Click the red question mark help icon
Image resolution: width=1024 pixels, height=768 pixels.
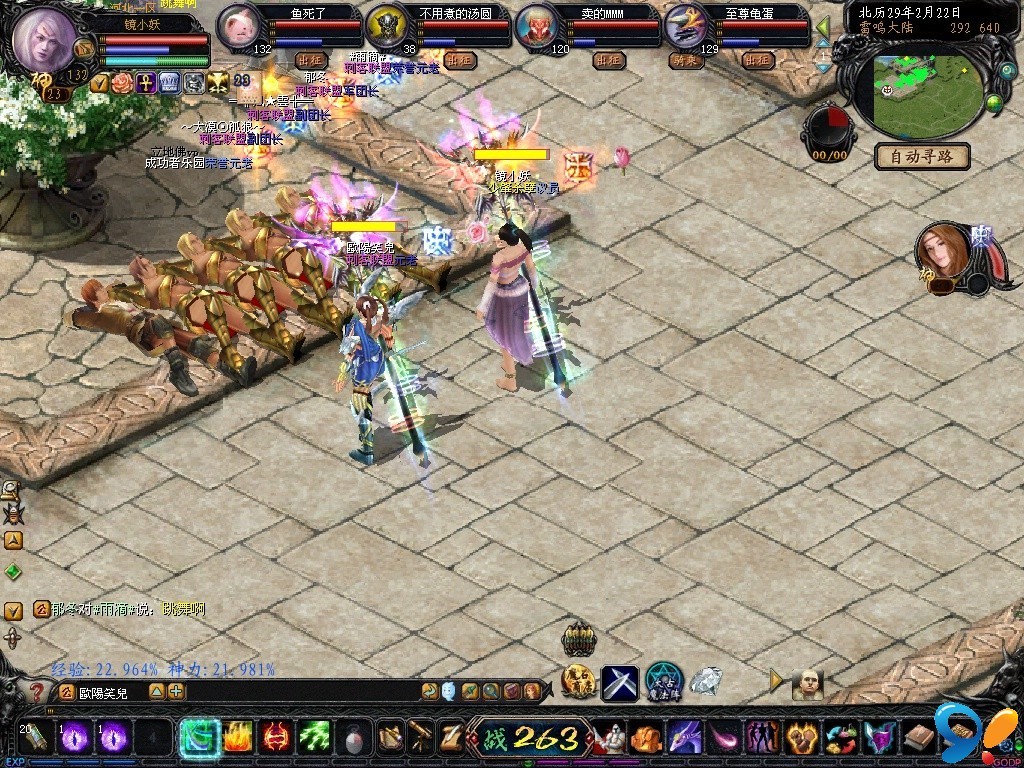37,691
